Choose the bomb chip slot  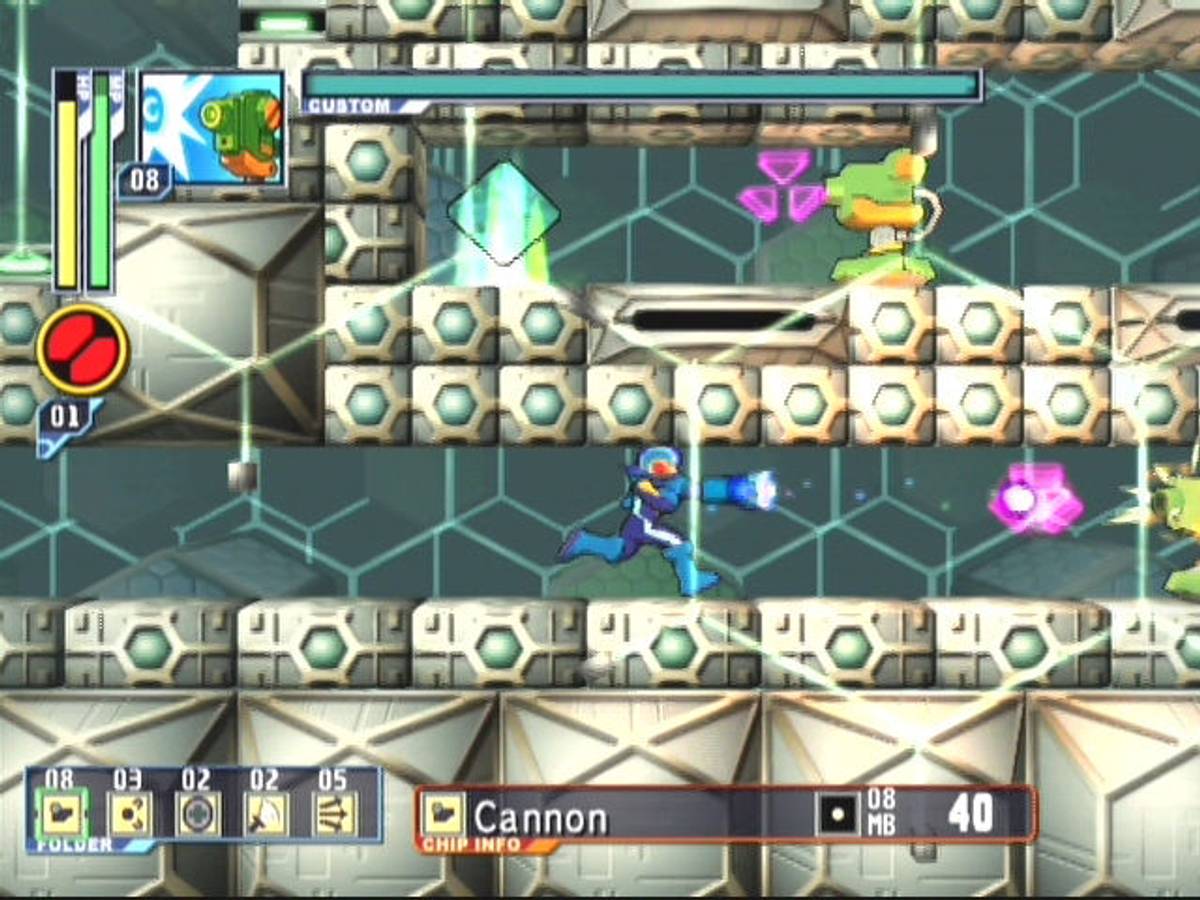pyautogui.click(x=130, y=813)
